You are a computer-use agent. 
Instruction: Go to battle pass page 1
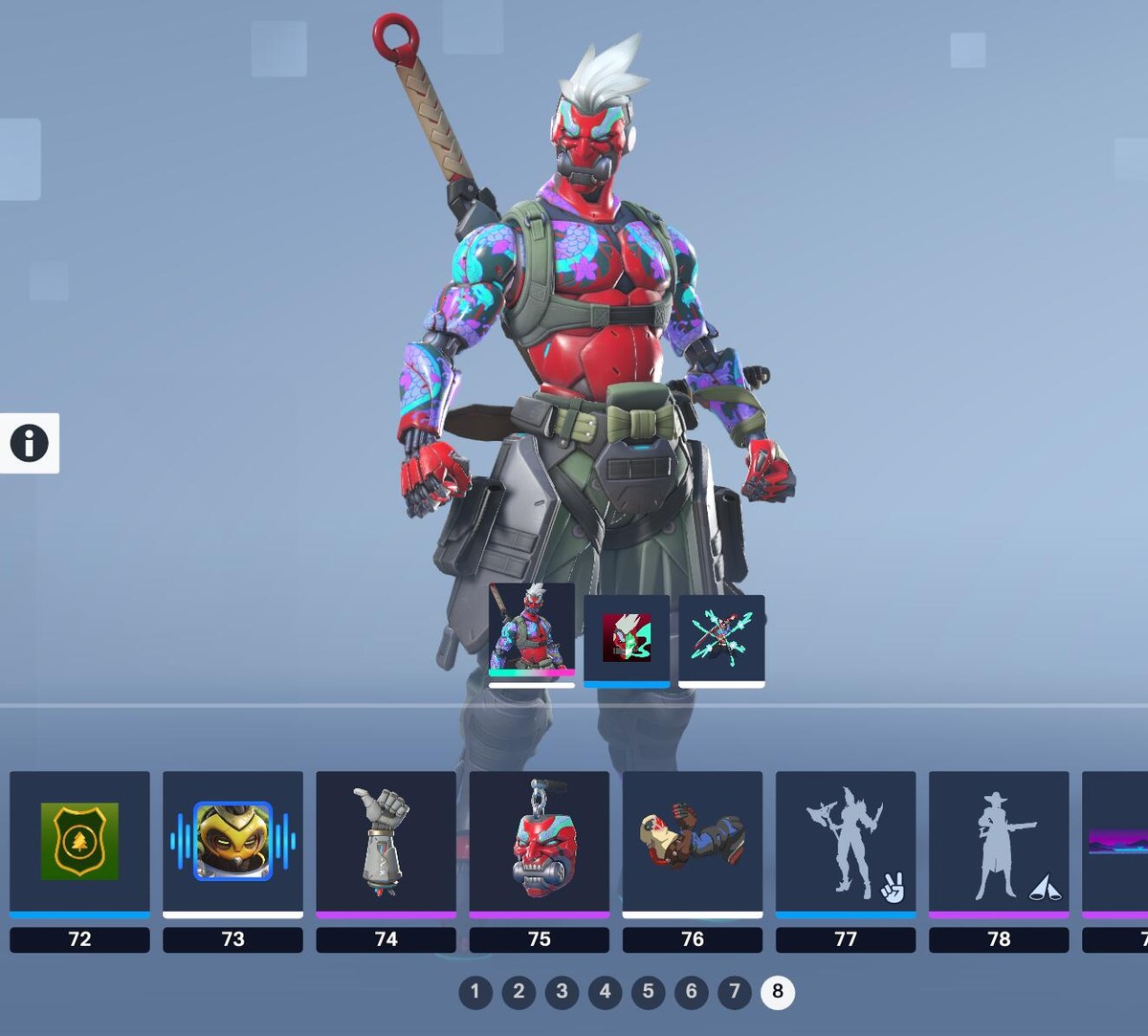[475, 992]
